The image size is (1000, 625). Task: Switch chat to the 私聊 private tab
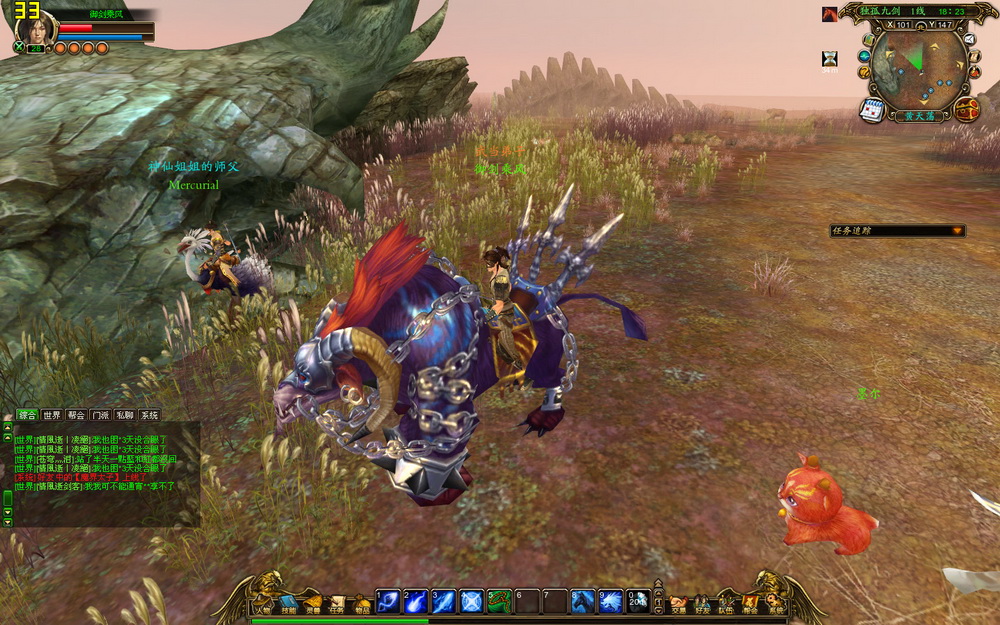click(124, 415)
